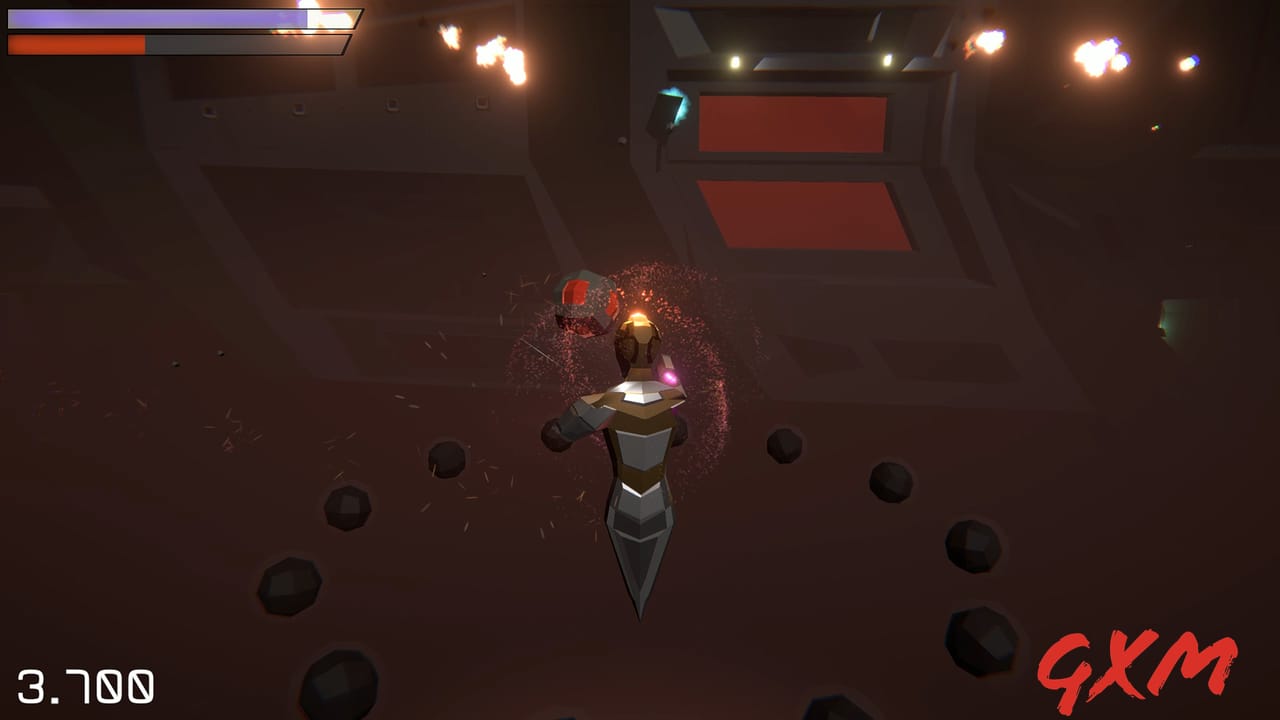
Task: Click the large red floor panel at top
Action: point(795,123)
